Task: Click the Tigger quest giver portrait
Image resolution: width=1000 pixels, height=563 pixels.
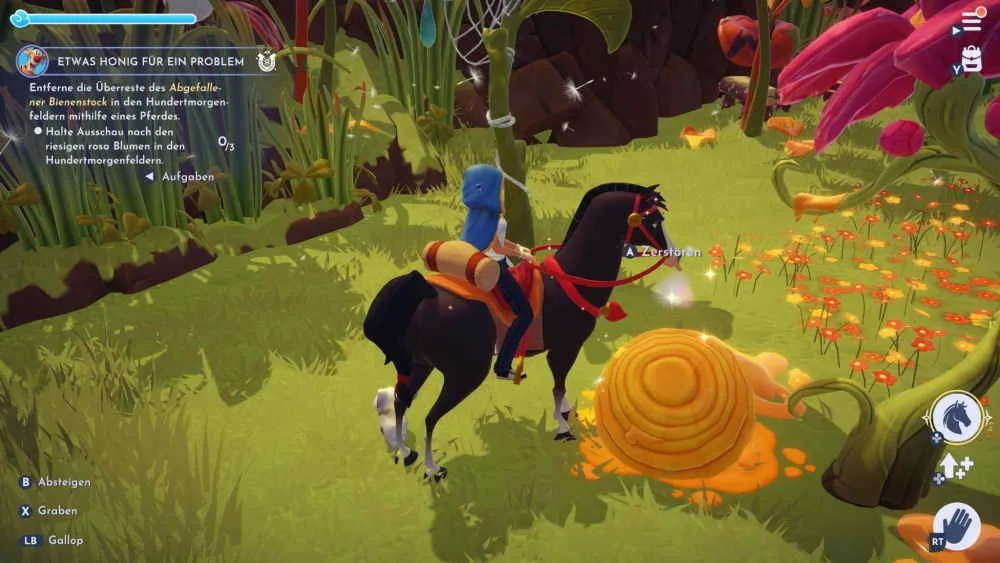Action: 32,61
